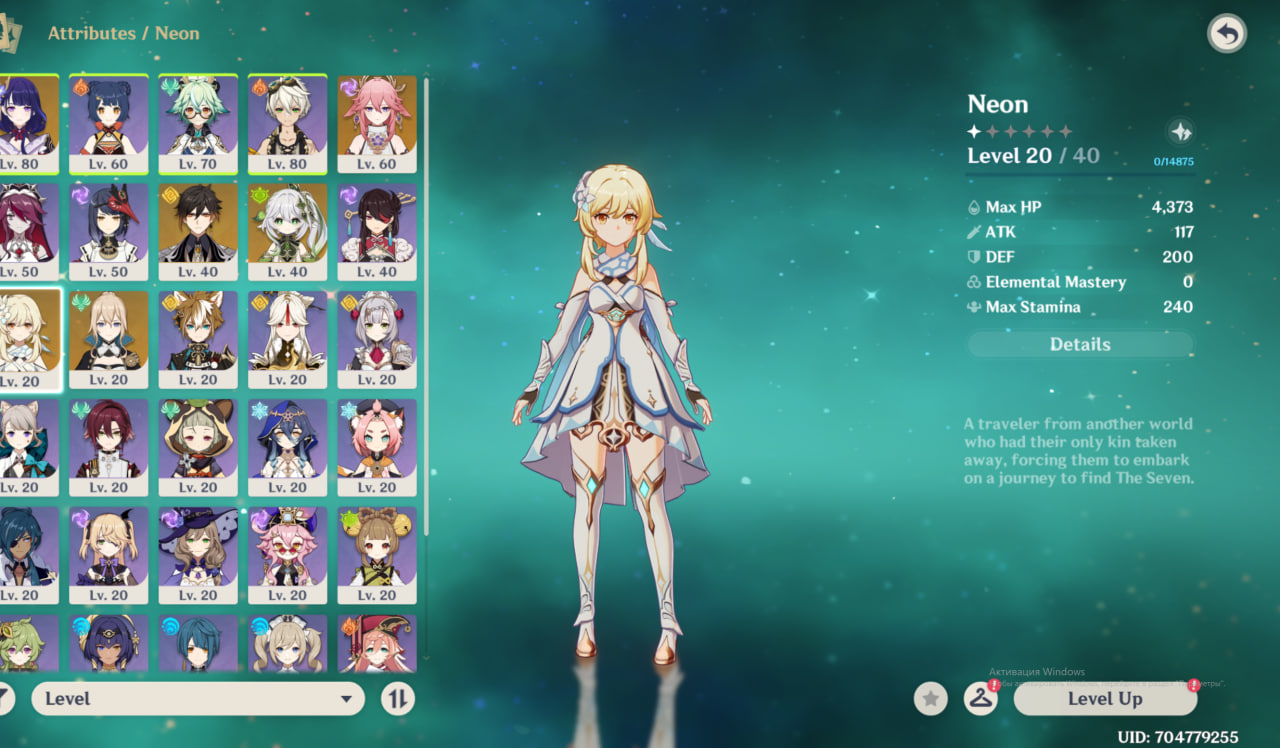This screenshot has width=1280, height=748.
Task: Go back using the return arrow
Action: click(x=1226, y=34)
